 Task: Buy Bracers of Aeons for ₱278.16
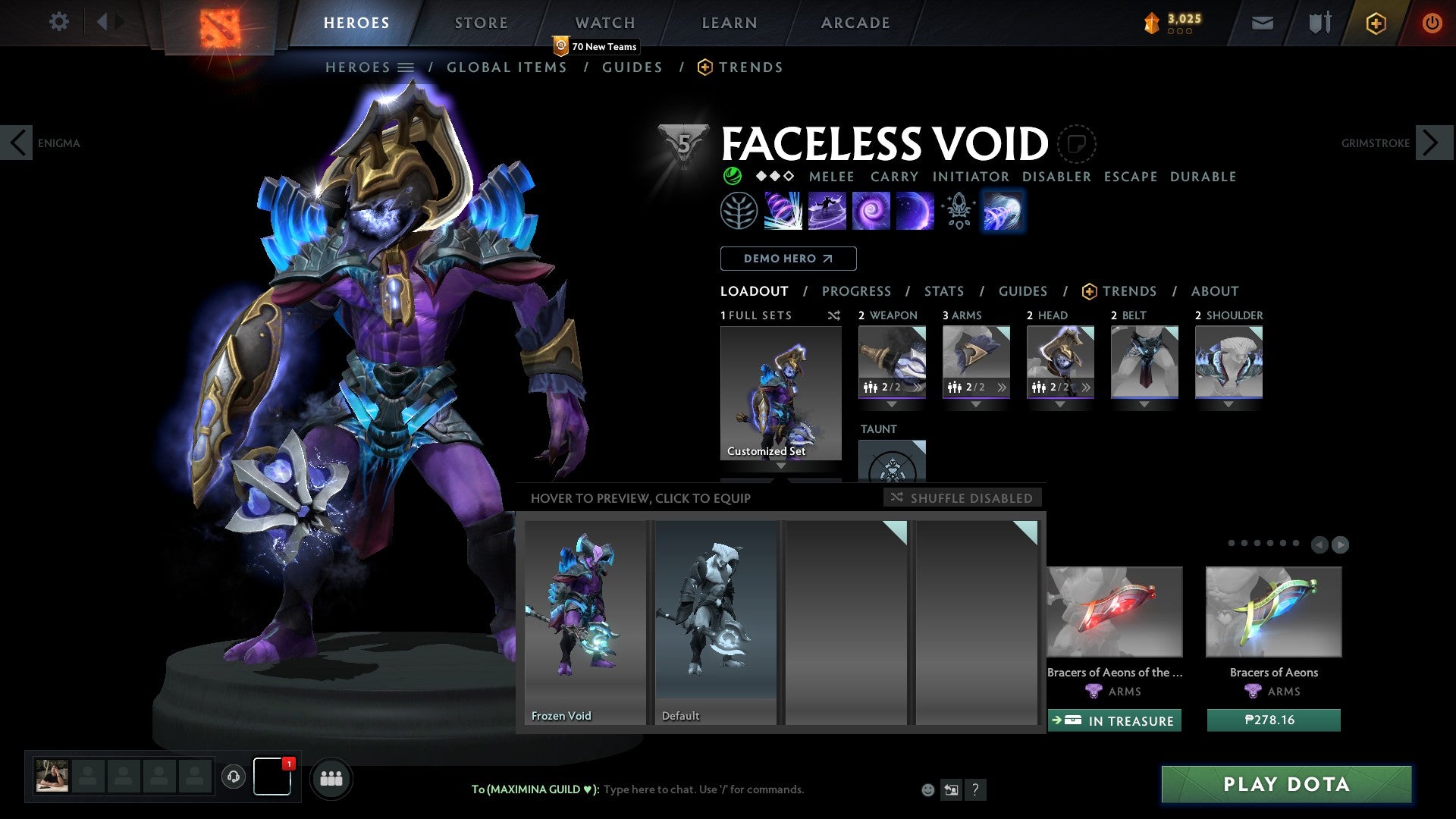(1273, 720)
